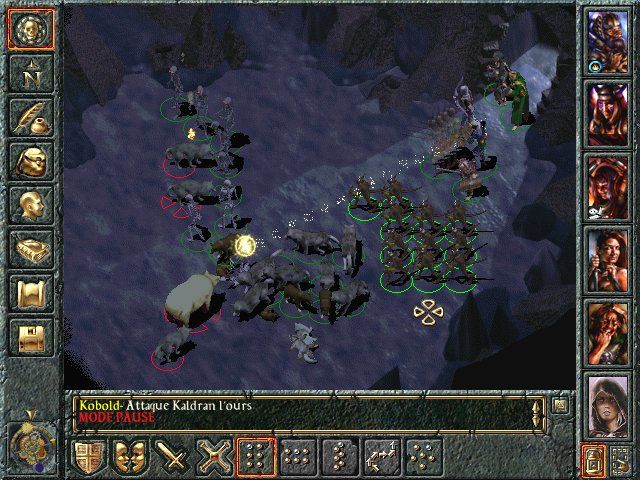
Task: Choose the talk masks action
Action: point(131,456)
